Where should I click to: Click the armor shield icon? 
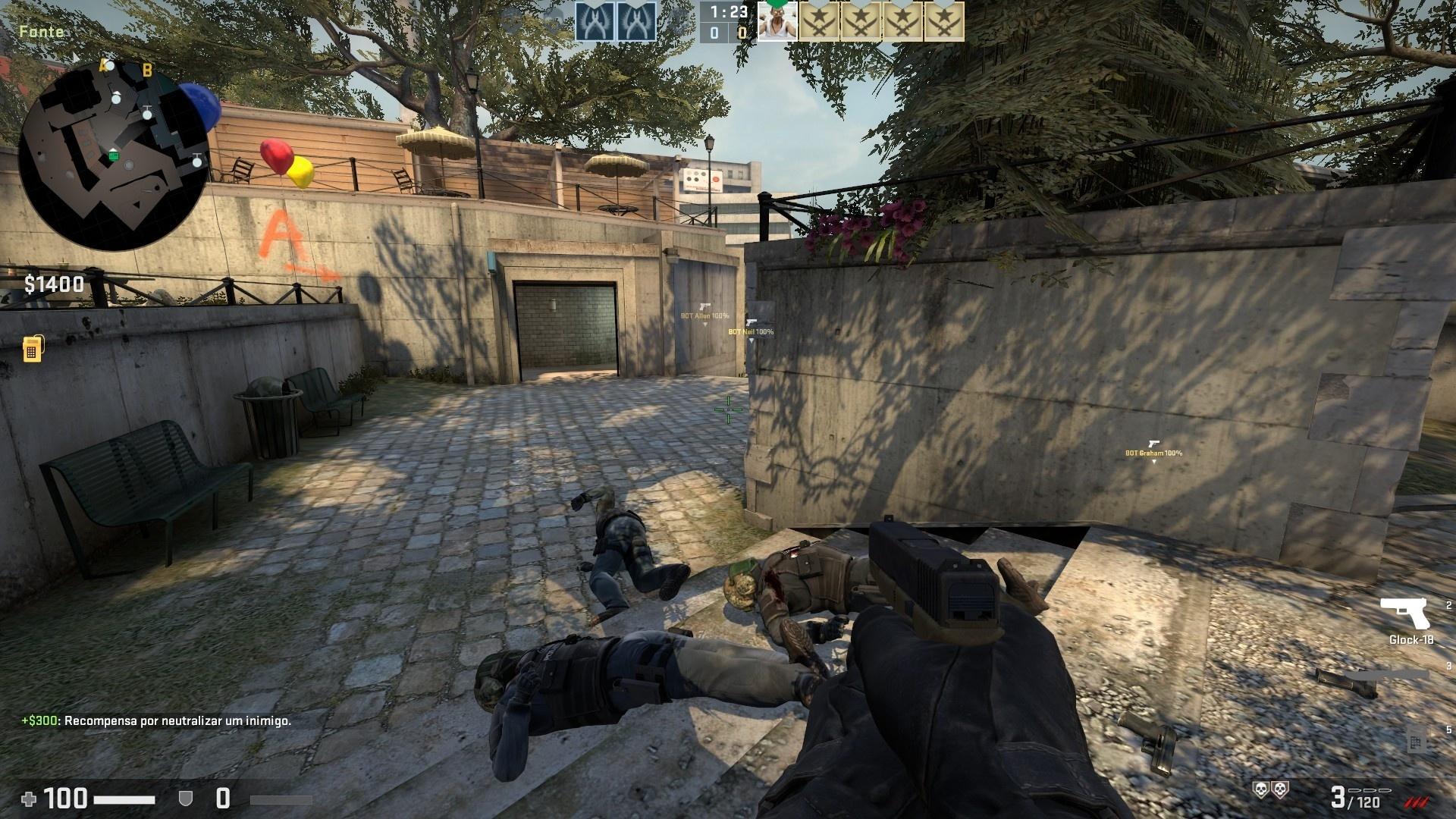[x=186, y=799]
